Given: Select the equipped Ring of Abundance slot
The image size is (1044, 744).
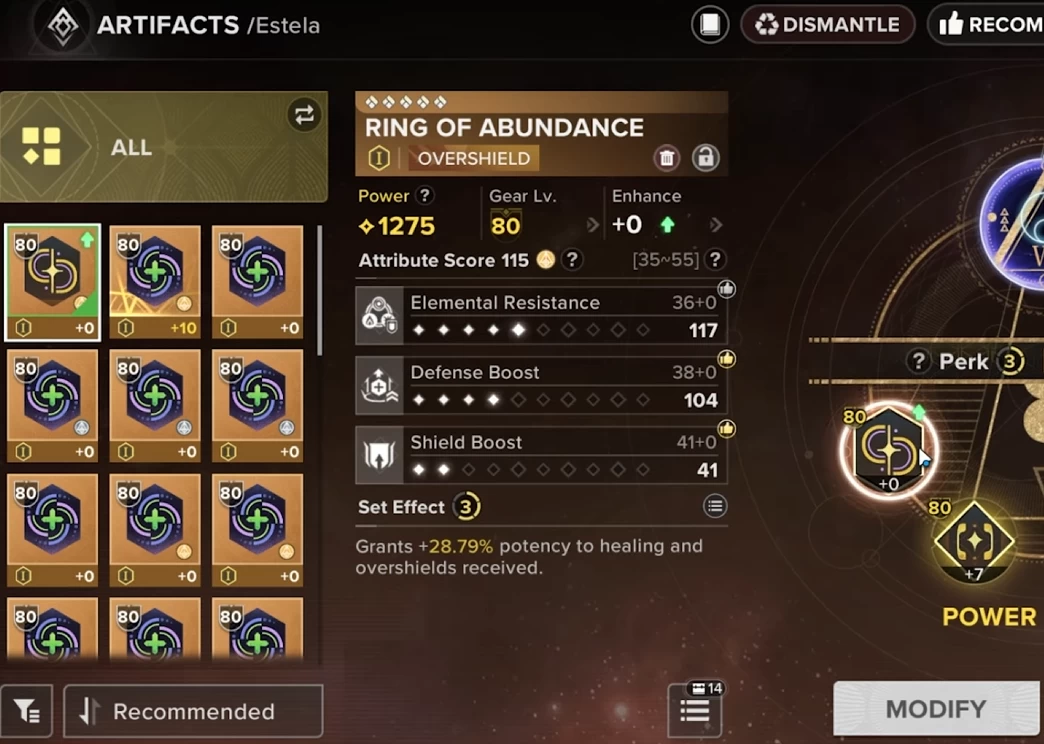Looking at the screenshot, I should point(888,452).
